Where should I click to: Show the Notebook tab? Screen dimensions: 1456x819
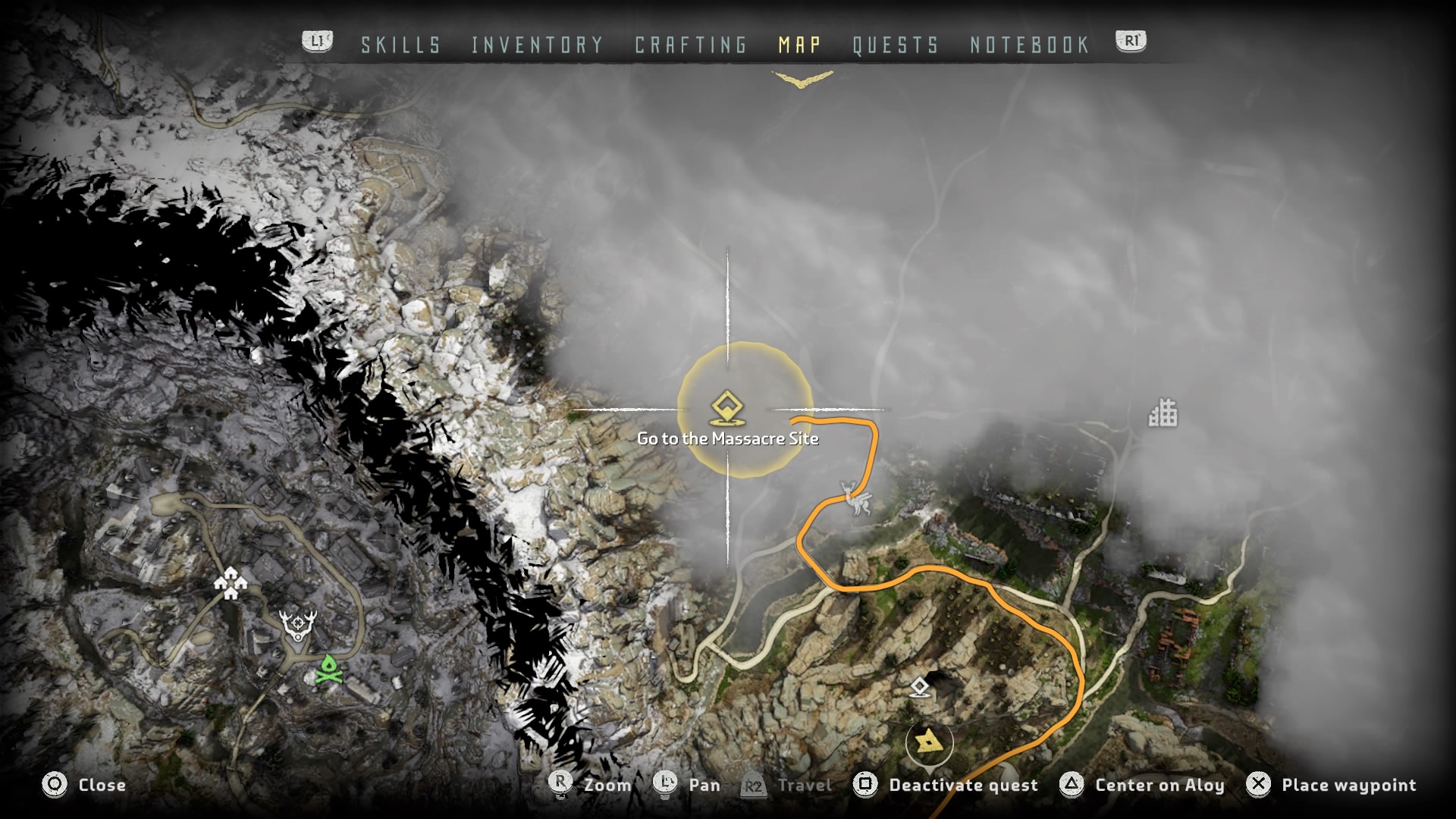pos(1030,45)
